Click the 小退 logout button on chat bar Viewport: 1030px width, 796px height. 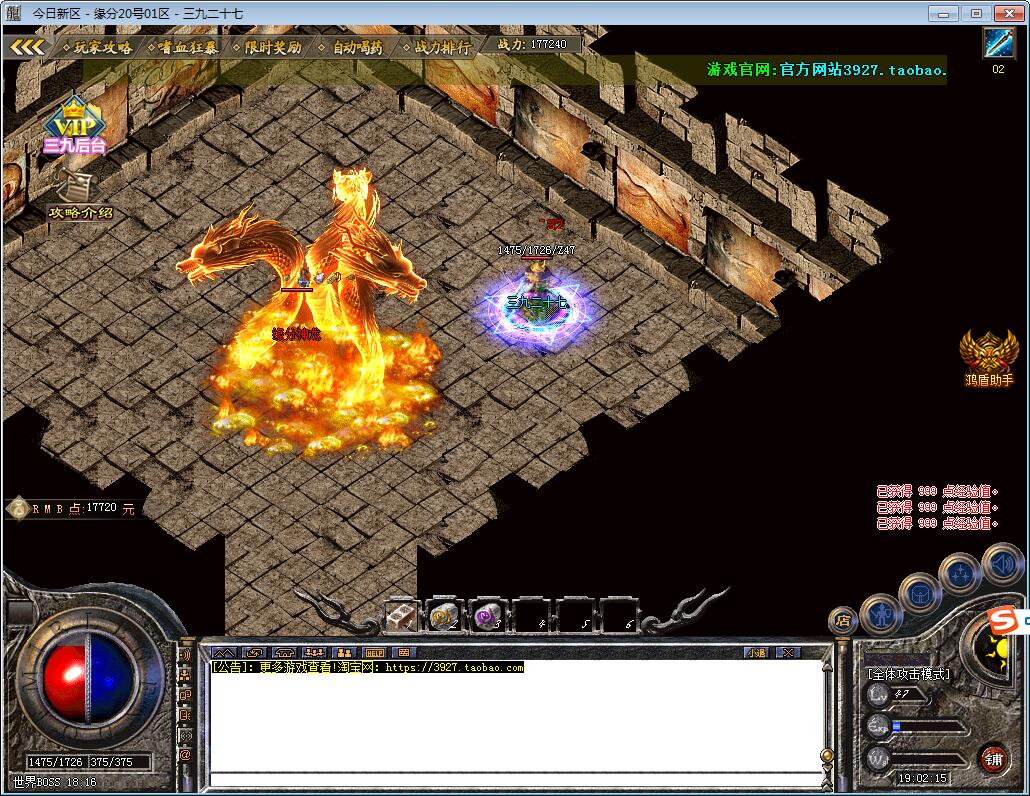(755, 652)
